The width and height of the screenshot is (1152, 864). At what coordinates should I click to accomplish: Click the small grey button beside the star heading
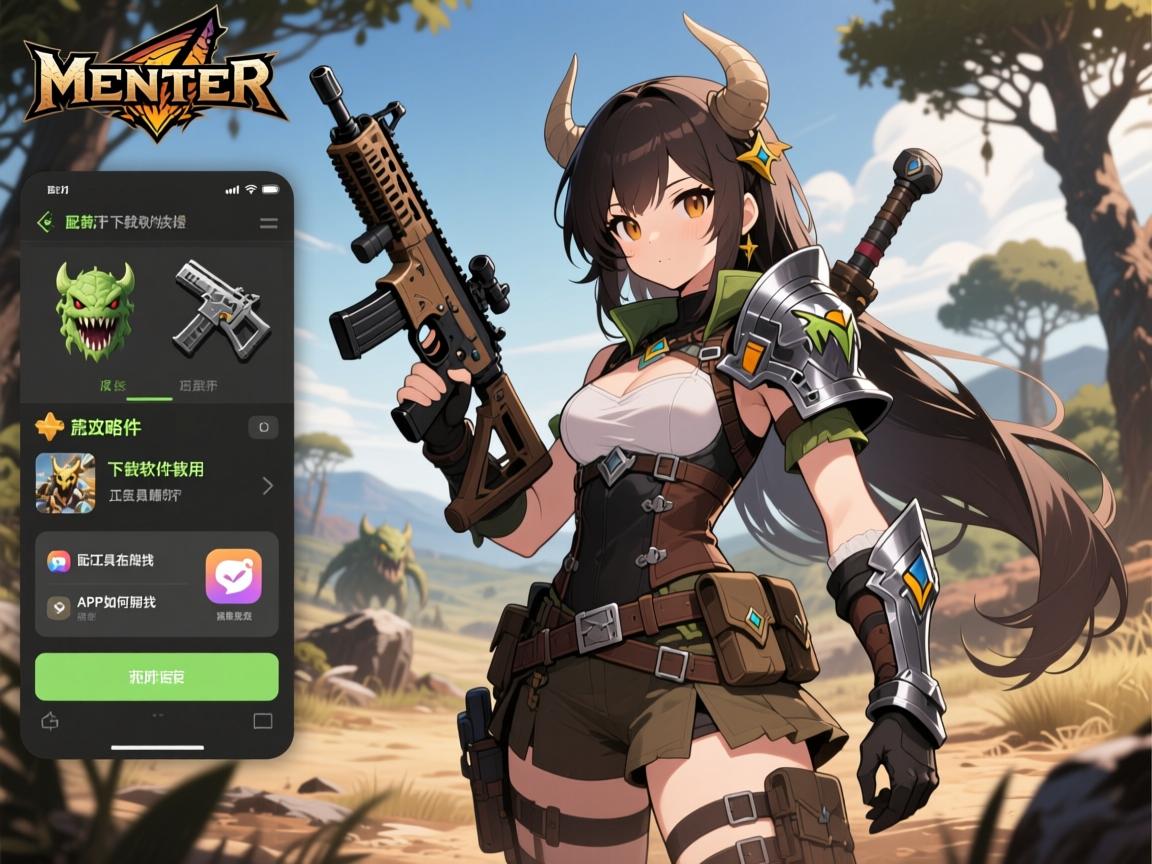[263, 427]
